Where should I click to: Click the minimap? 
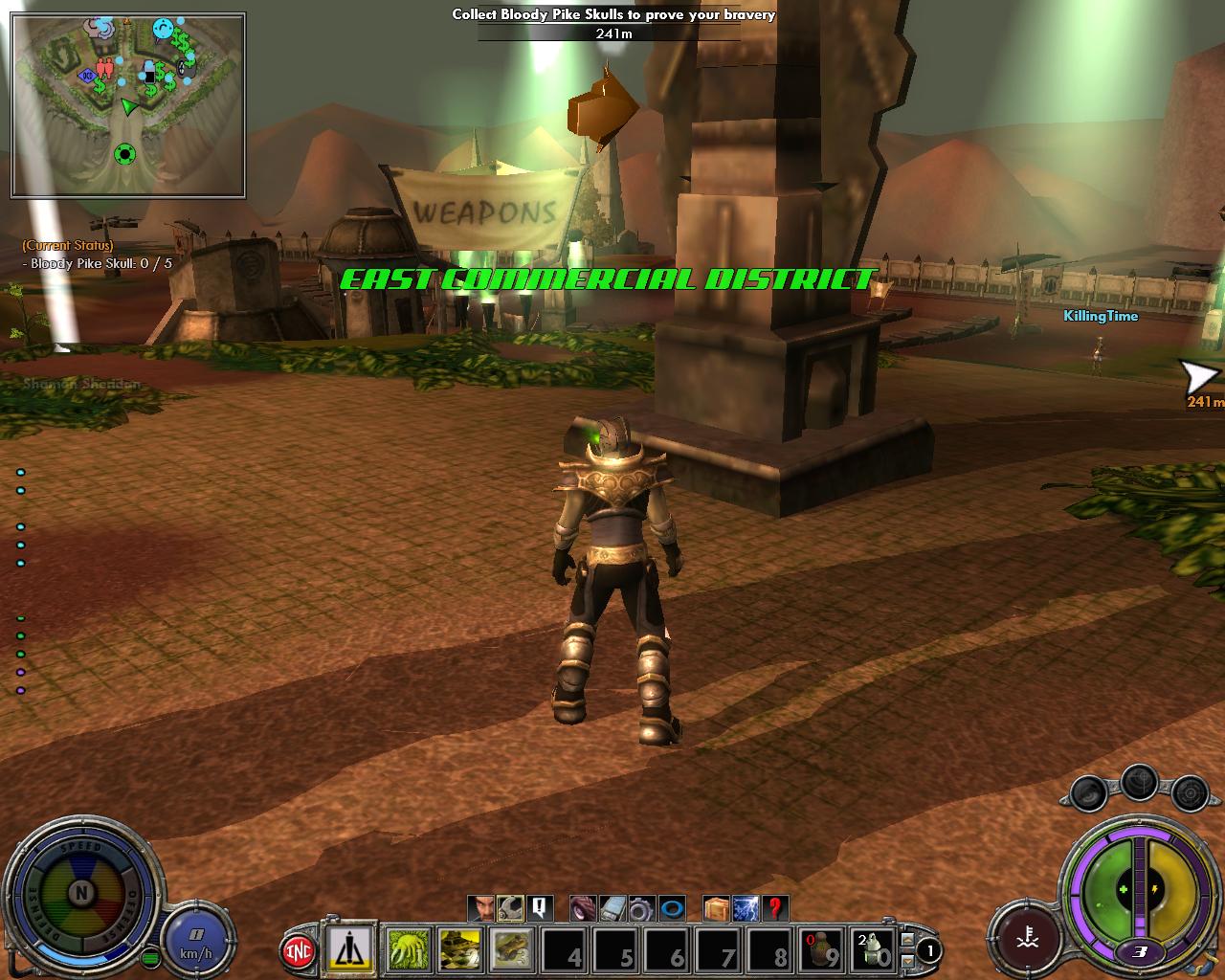click(x=128, y=104)
